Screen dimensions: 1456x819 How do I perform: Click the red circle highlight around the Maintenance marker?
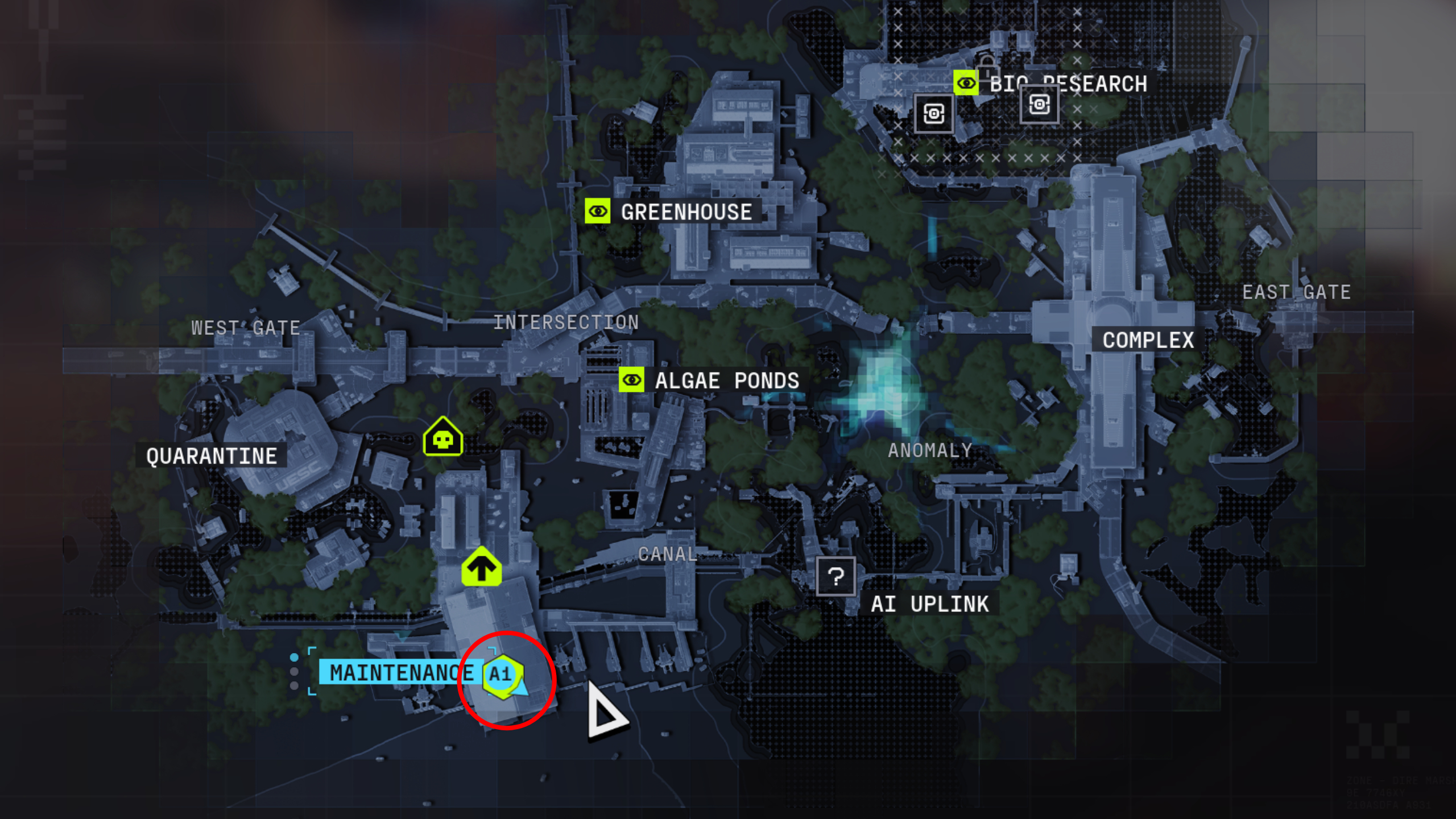505,680
